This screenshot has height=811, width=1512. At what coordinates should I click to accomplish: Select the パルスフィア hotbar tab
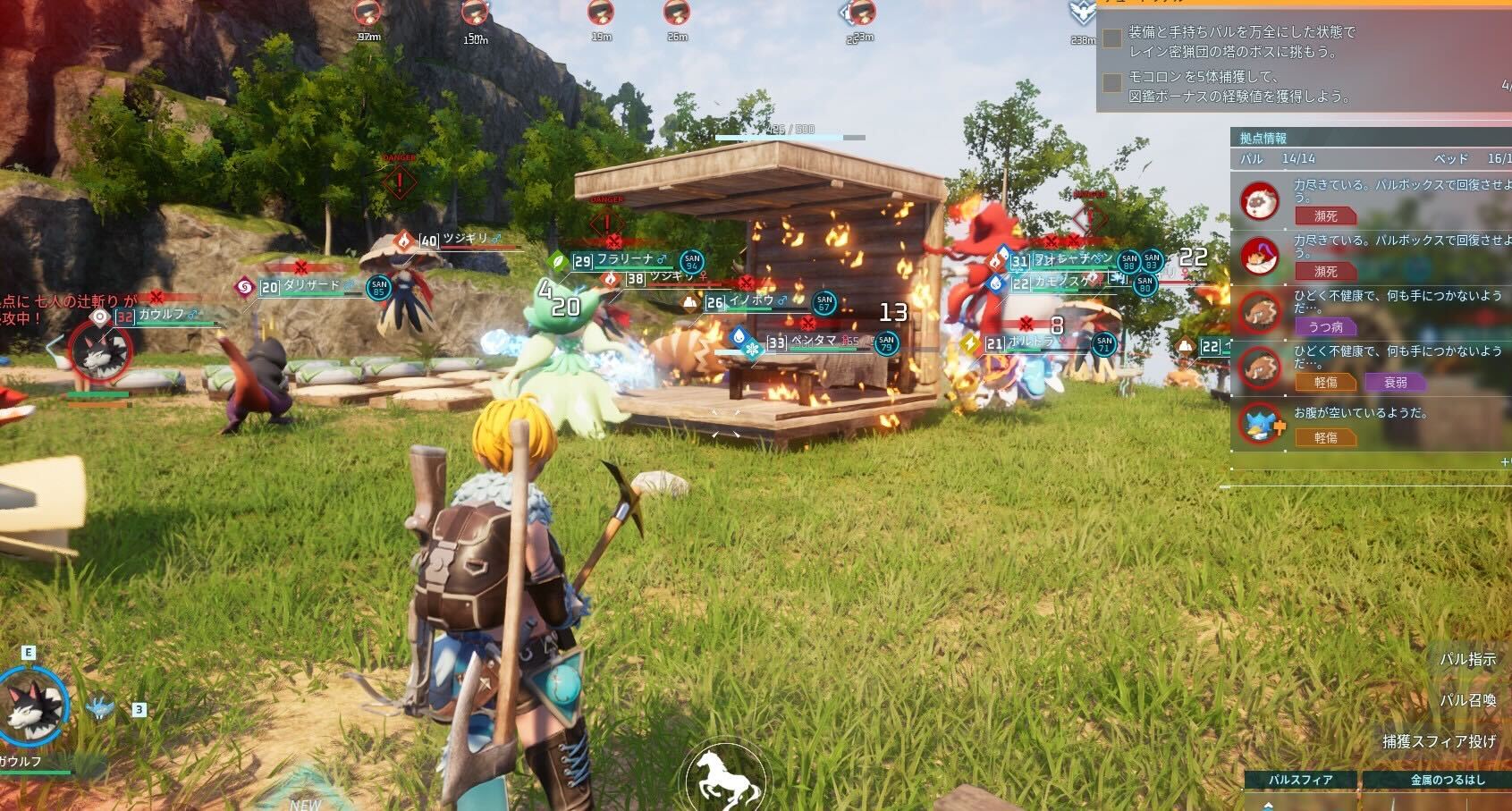pyautogui.click(x=1300, y=778)
